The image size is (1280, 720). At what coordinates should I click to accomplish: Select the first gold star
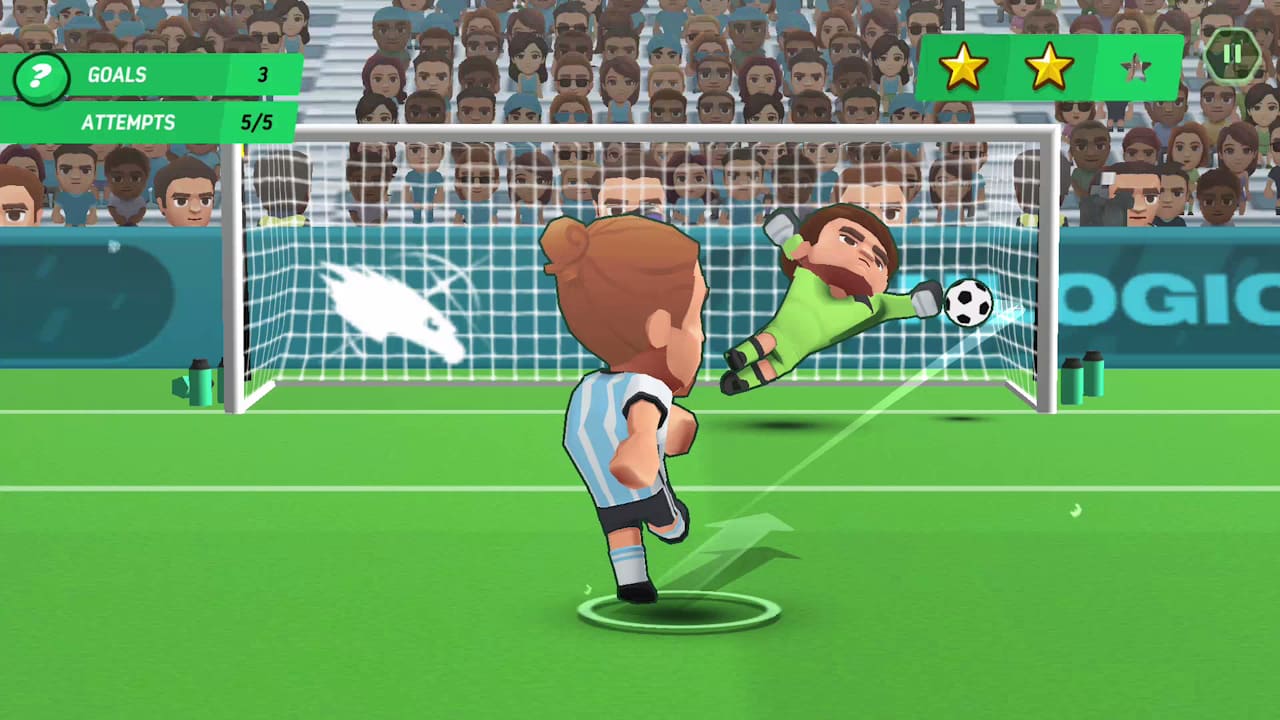tap(963, 66)
